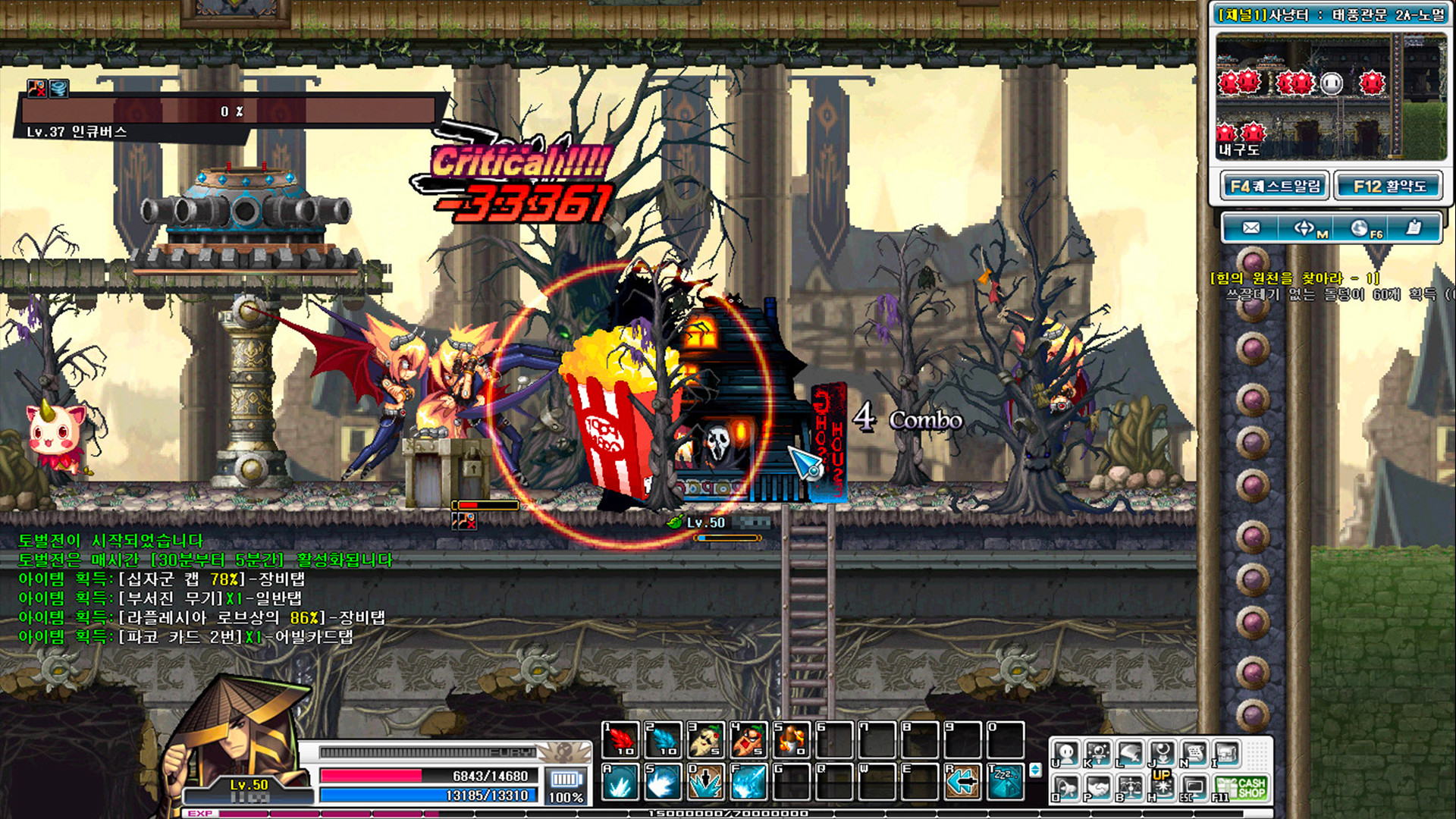Toggle the Zzz rest skill slot
Screen dimensions: 1456x819
click(1006, 782)
